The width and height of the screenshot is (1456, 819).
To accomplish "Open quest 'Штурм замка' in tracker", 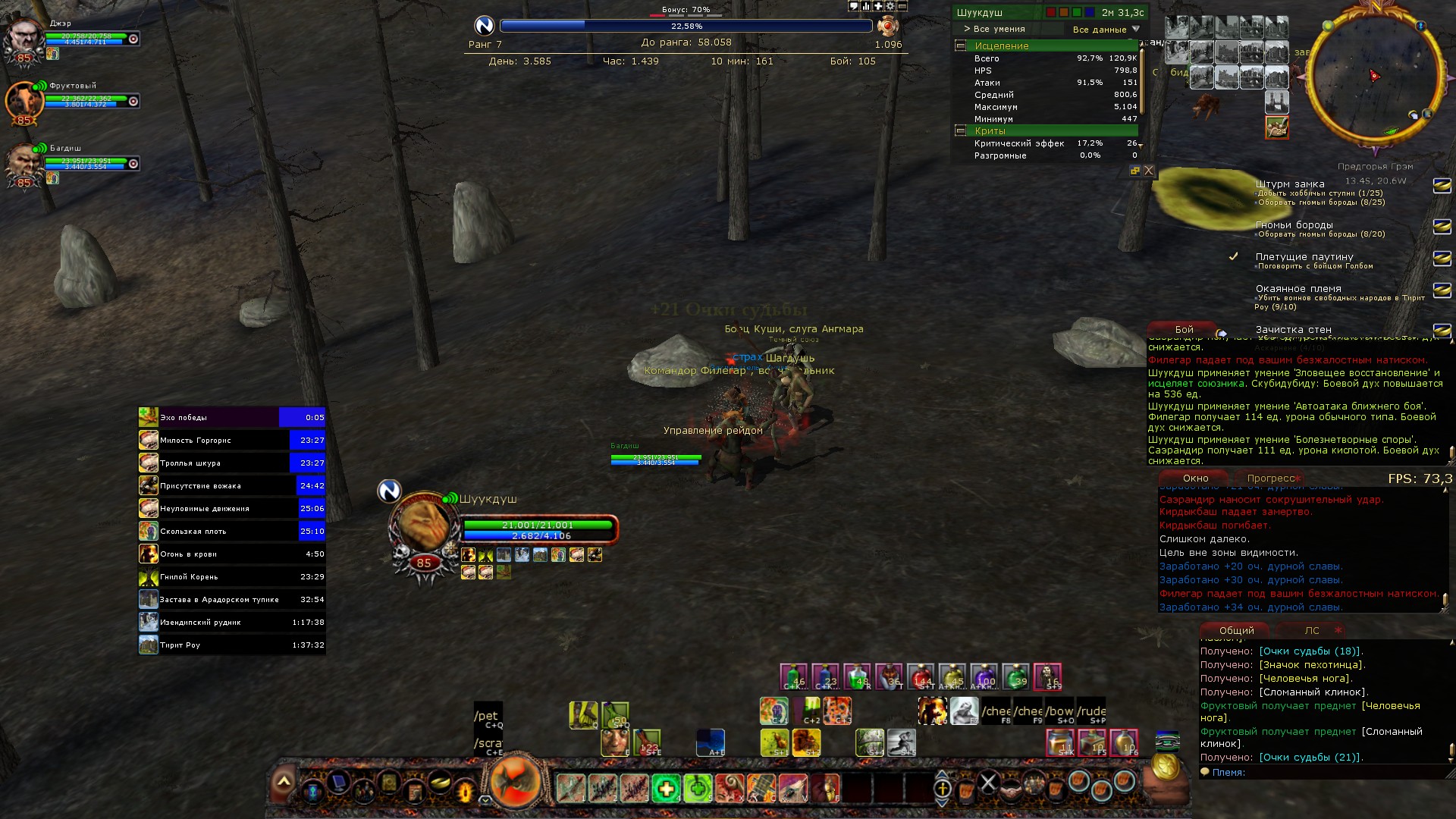I will tap(1290, 184).
